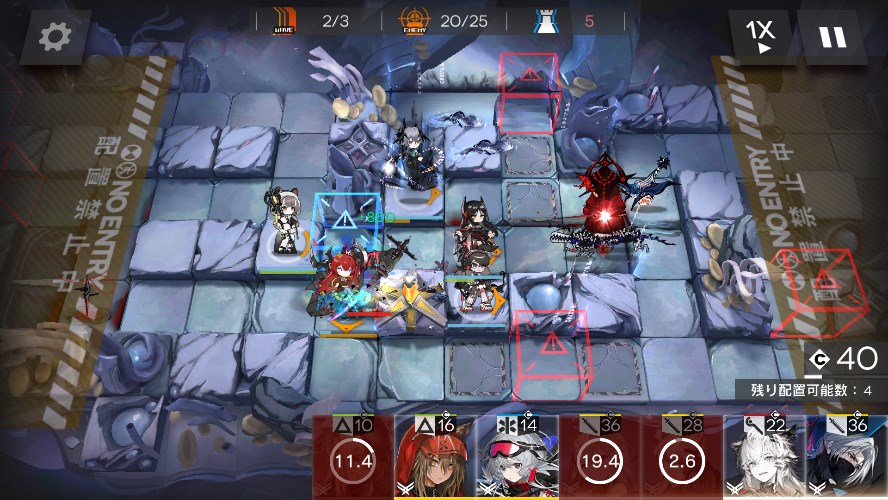Select the red-hooded operator card costing 16

[x=435, y=458]
